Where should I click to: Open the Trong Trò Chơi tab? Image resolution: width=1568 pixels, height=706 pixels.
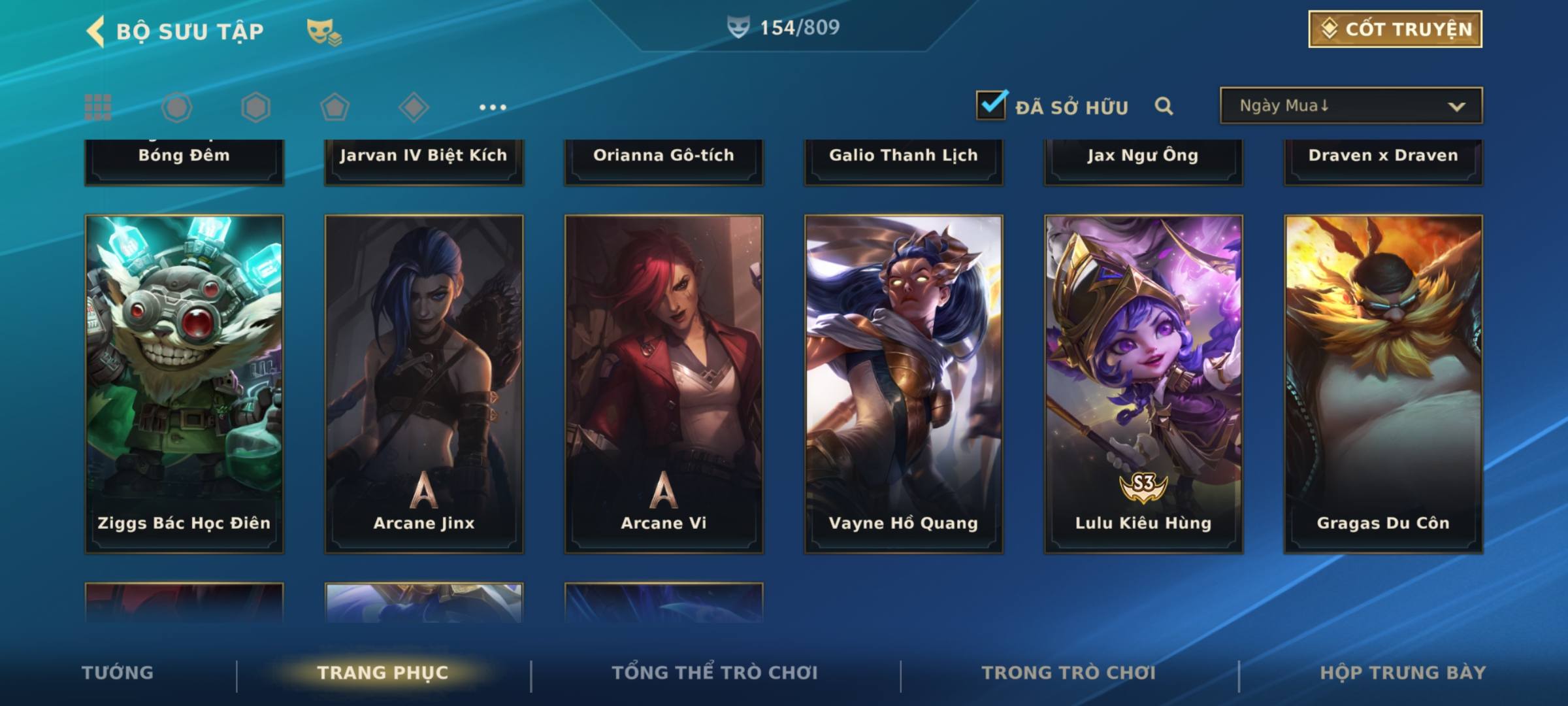pyautogui.click(x=1069, y=673)
